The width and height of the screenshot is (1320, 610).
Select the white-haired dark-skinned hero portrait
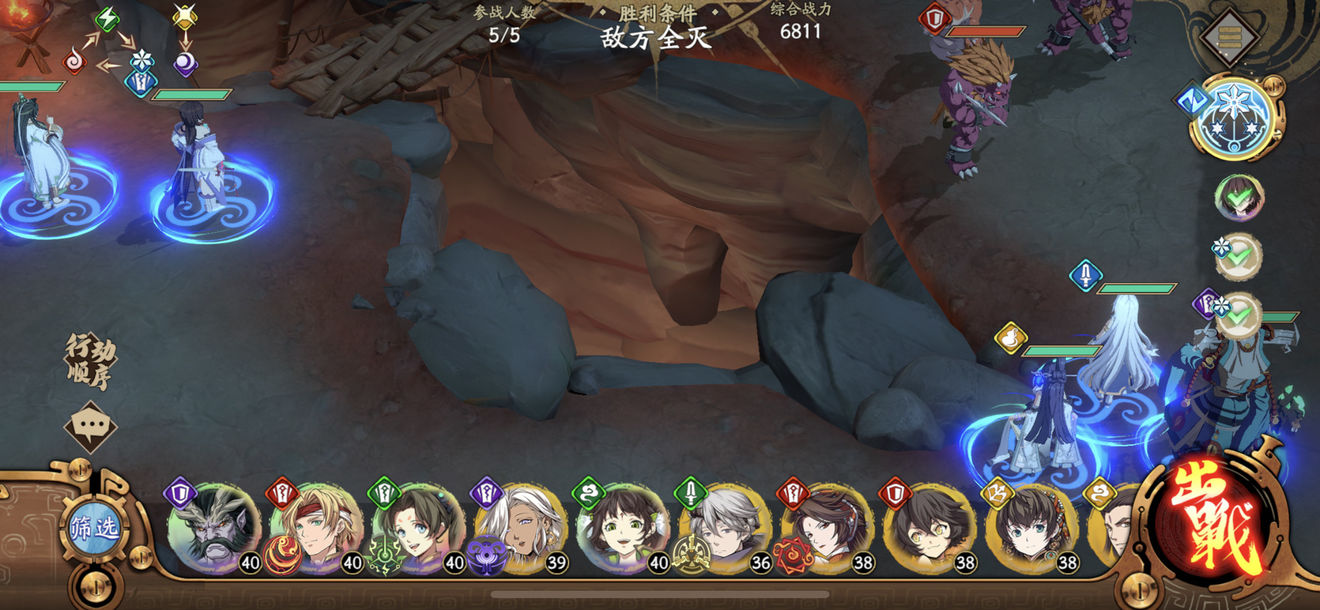(x=520, y=528)
